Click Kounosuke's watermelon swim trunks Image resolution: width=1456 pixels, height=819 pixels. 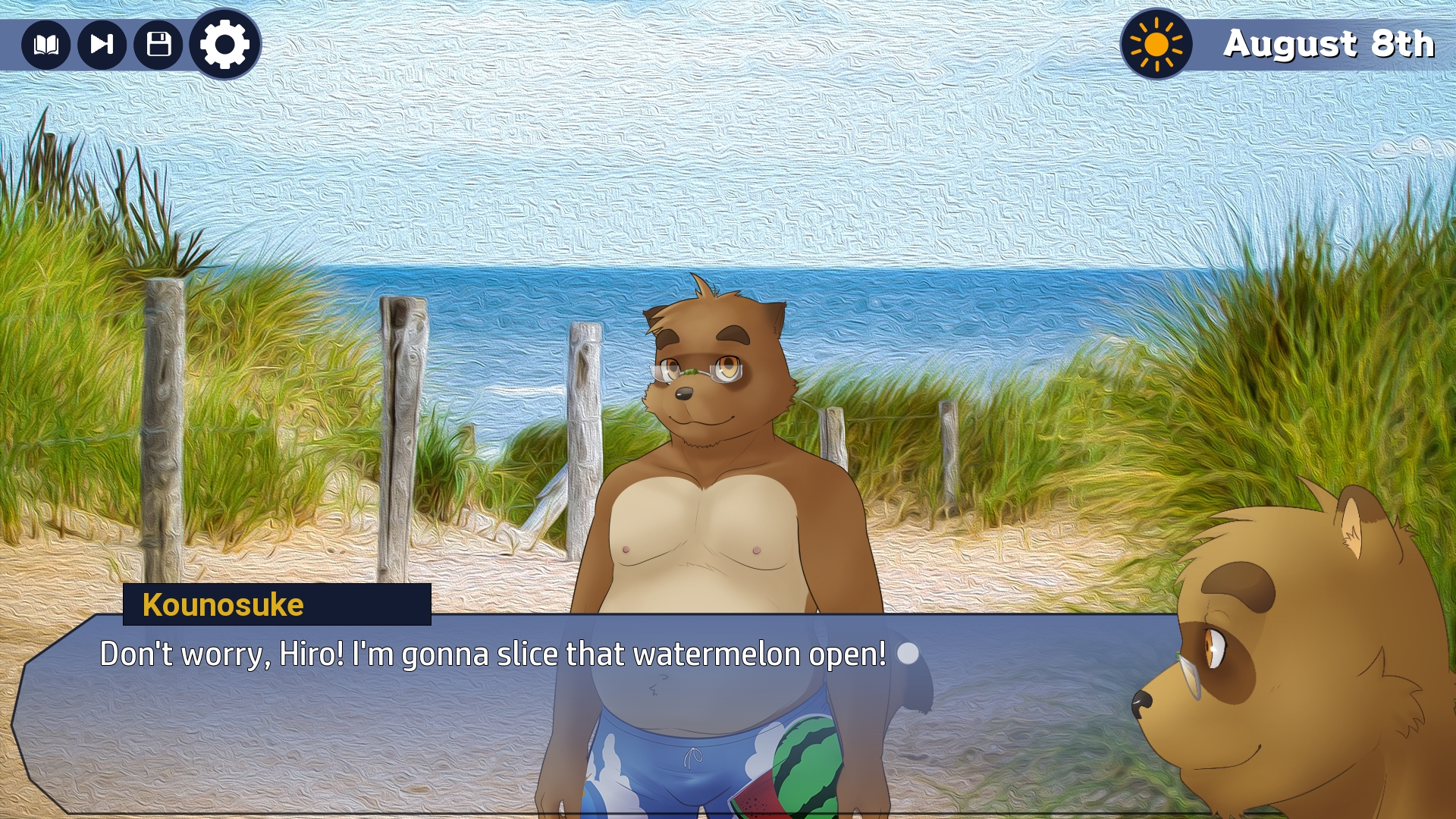pos(720,758)
